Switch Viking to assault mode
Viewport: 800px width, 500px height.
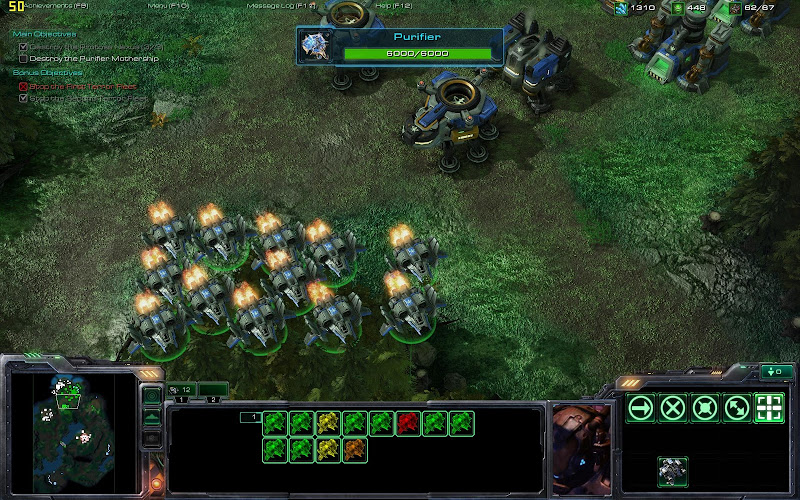tap(673, 469)
